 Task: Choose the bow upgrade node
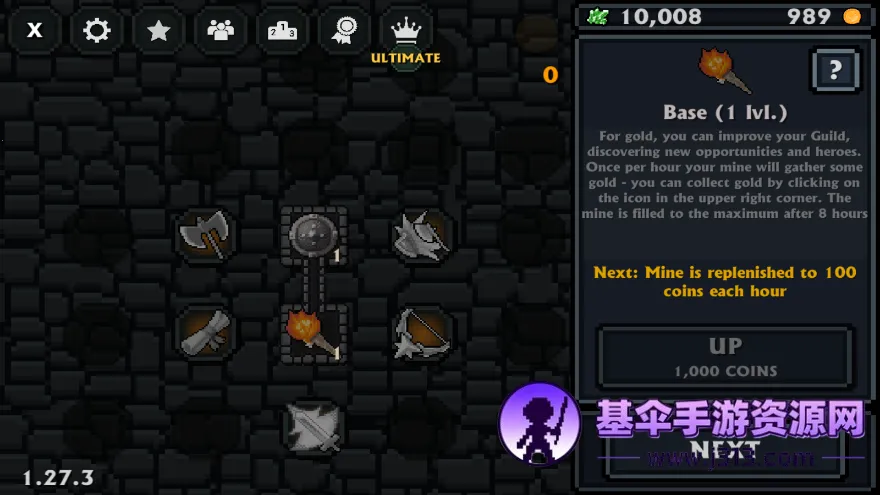421,332
